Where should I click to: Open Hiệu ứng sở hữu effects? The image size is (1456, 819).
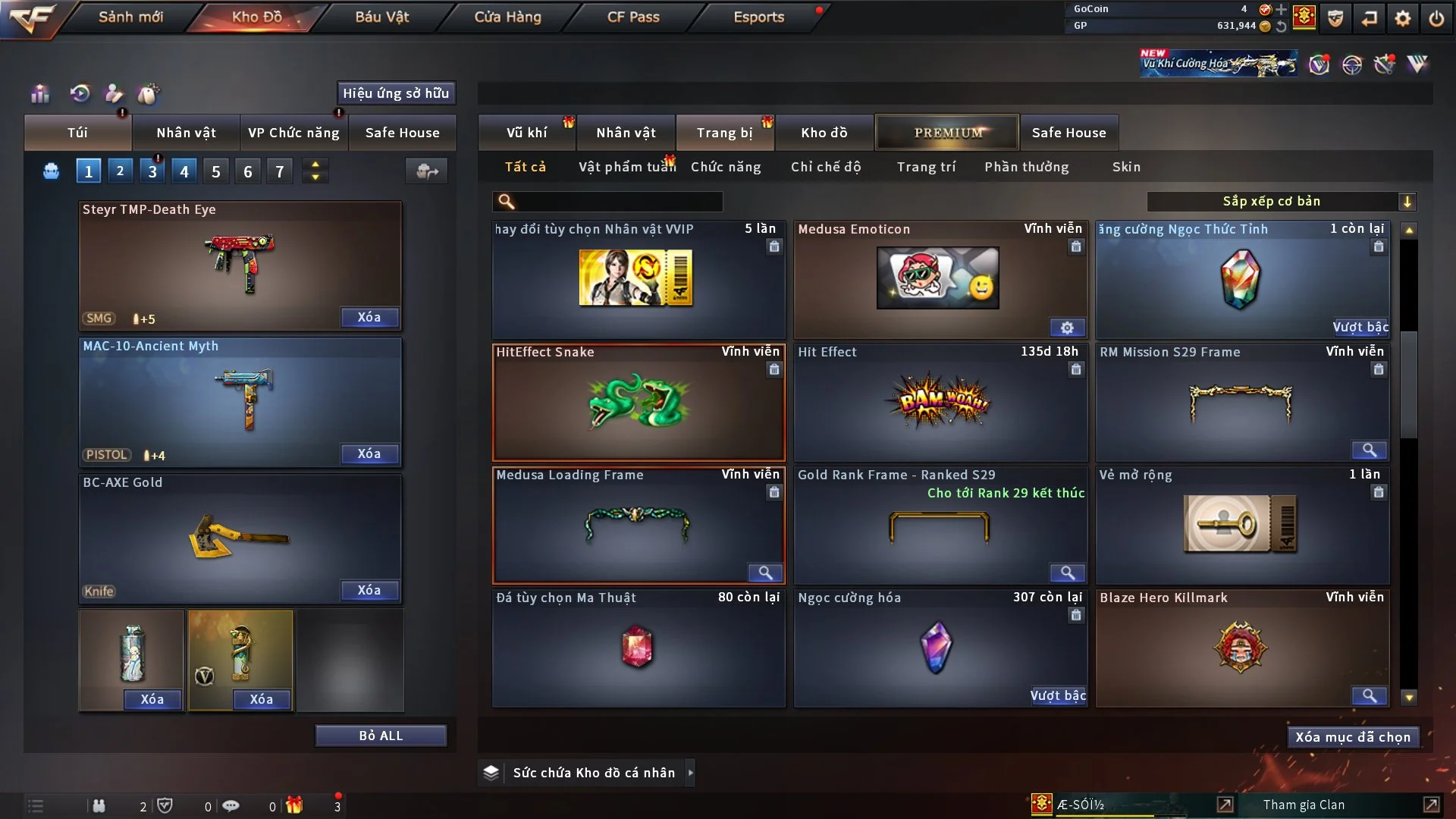point(396,93)
